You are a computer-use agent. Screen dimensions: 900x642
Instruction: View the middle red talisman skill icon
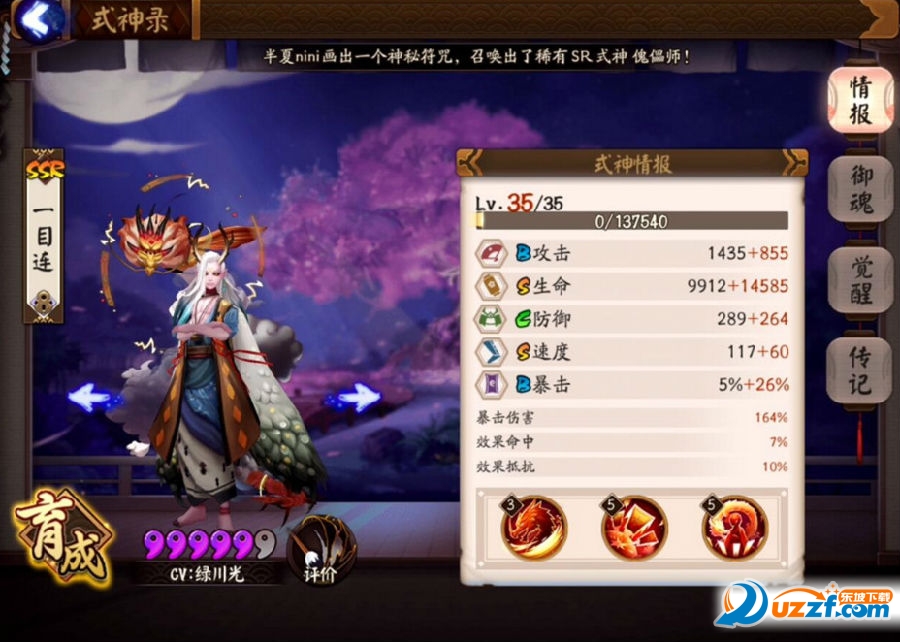pyautogui.click(x=634, y=525)
